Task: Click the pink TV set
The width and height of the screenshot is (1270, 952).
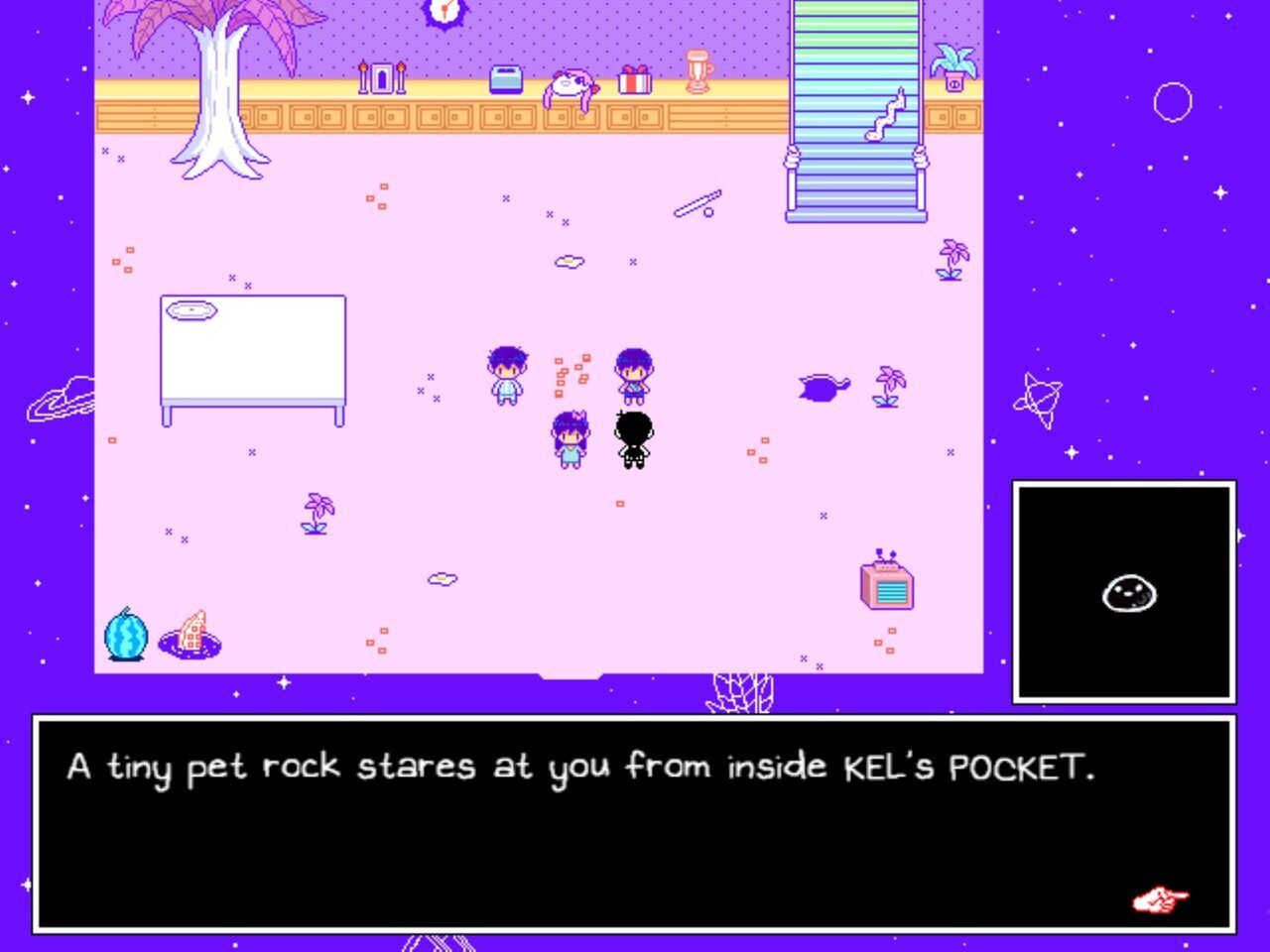Action: point(885,587)
